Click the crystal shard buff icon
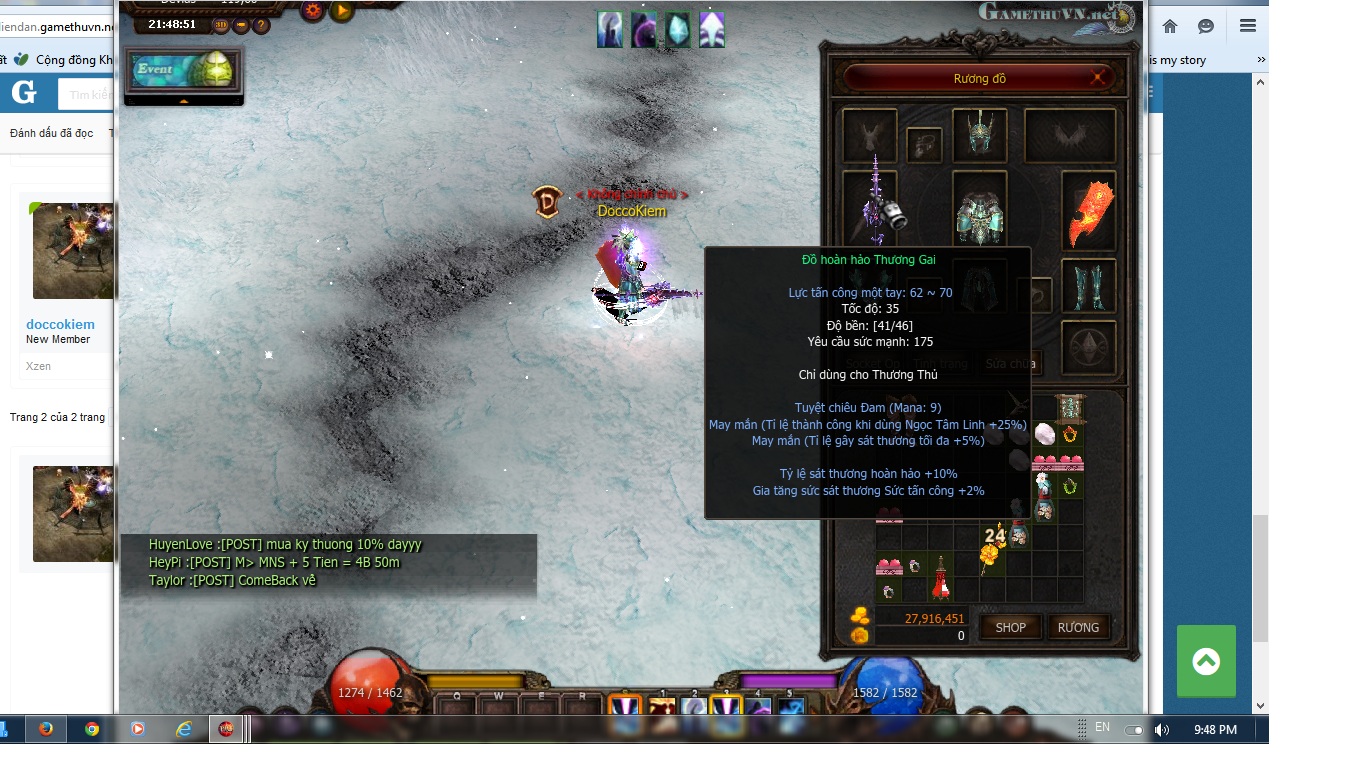The width and height of the screenshot is (1366, 768). pyautogui.click(x=678, y=30)
